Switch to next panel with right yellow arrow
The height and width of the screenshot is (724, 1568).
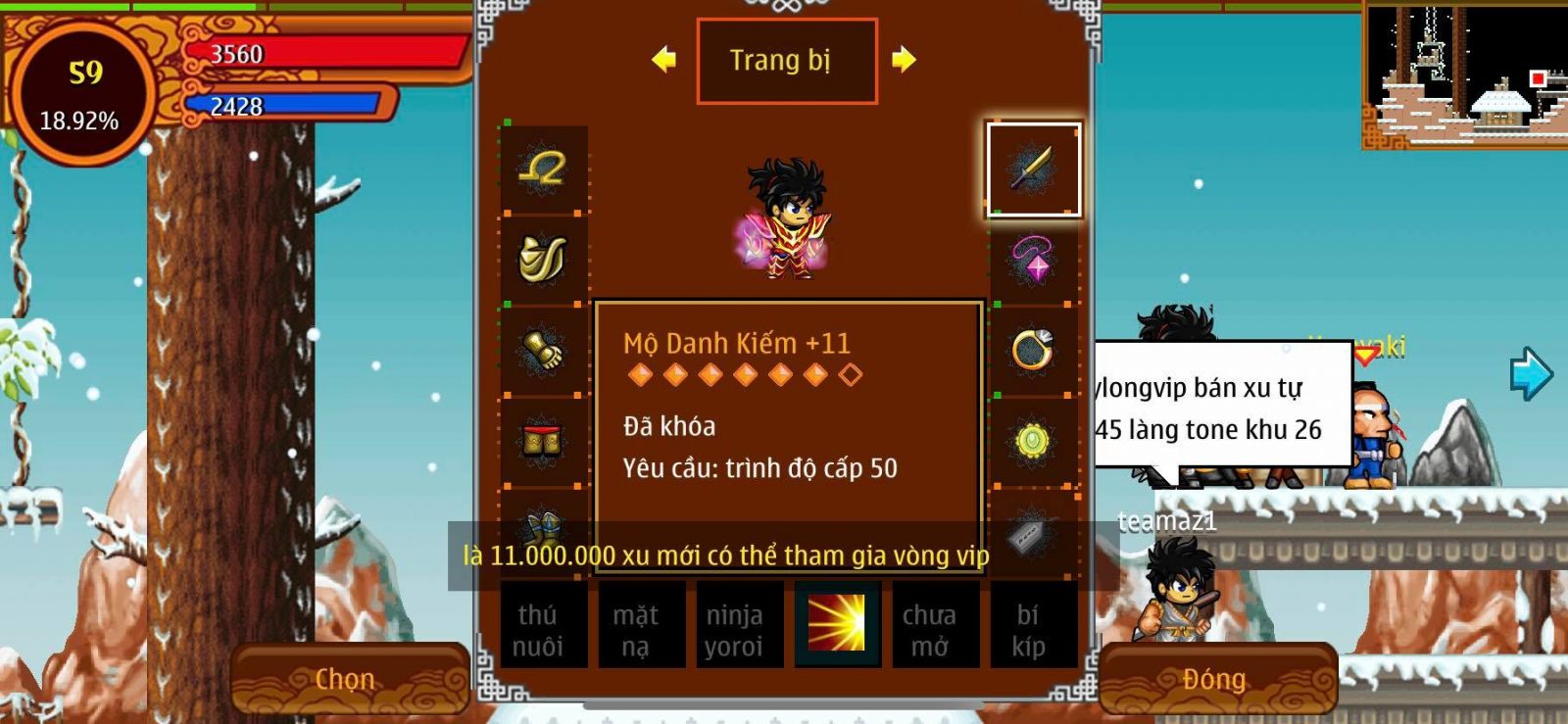click(904, 60)
